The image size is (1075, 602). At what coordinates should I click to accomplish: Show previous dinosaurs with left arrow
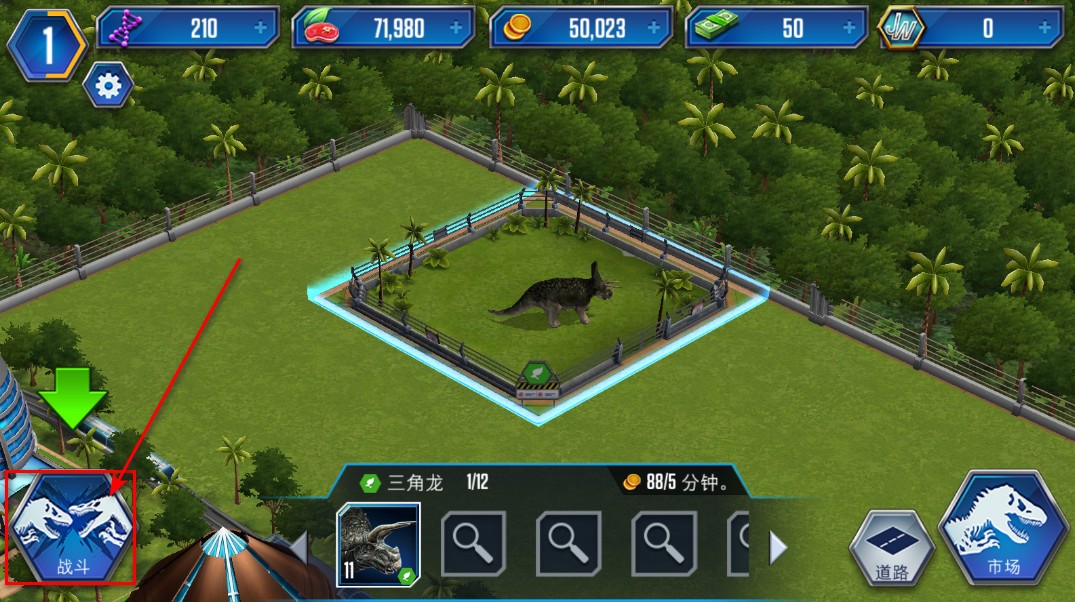(299, 546)
